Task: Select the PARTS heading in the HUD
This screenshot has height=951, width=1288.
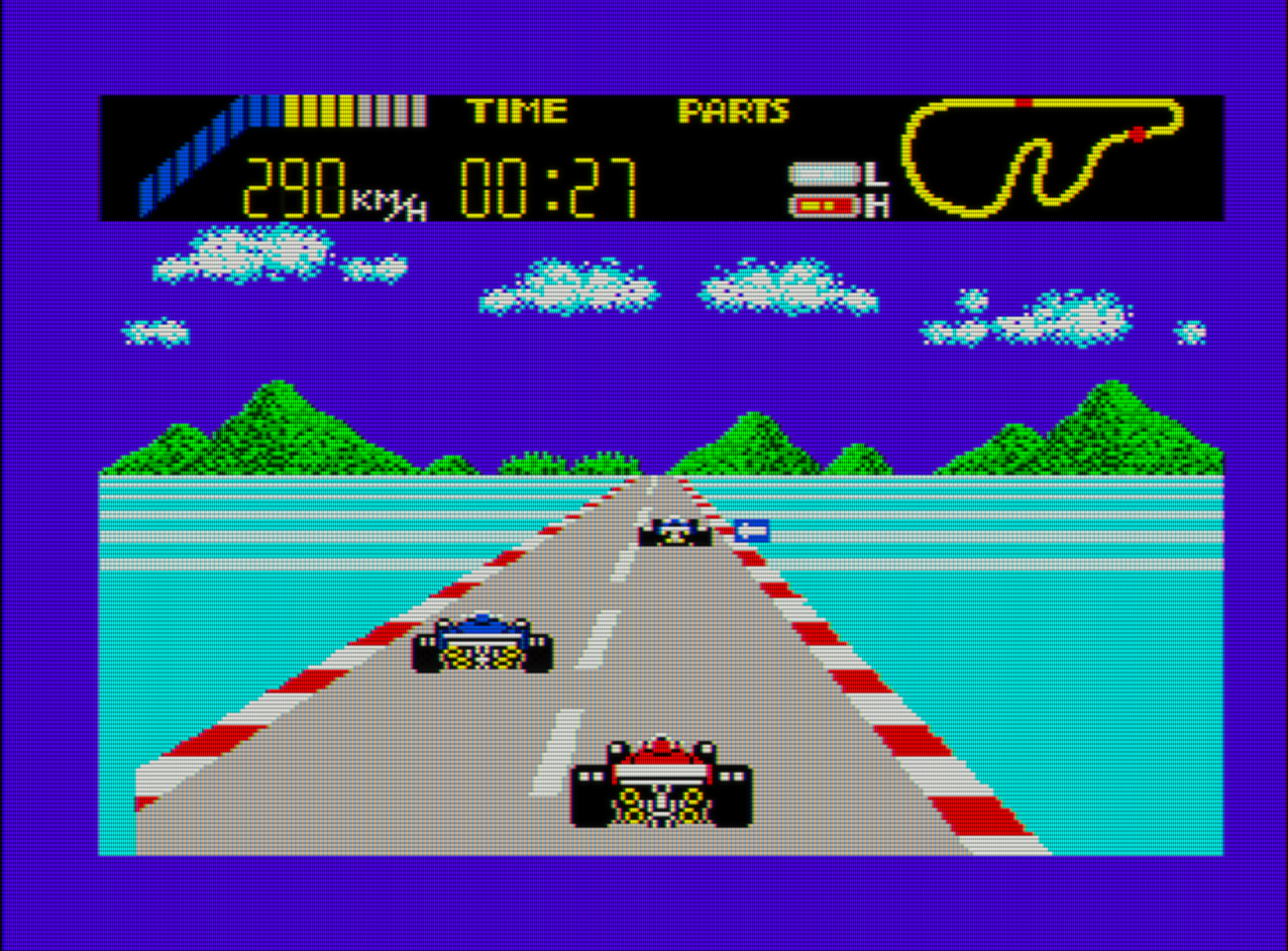Action: click(733, 113)
